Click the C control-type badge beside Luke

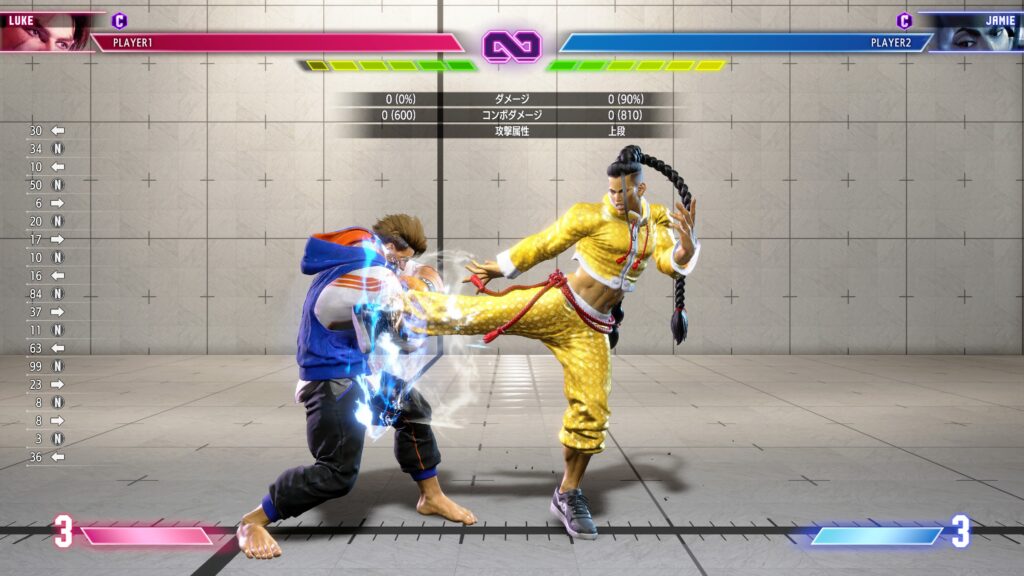[120, 20]
